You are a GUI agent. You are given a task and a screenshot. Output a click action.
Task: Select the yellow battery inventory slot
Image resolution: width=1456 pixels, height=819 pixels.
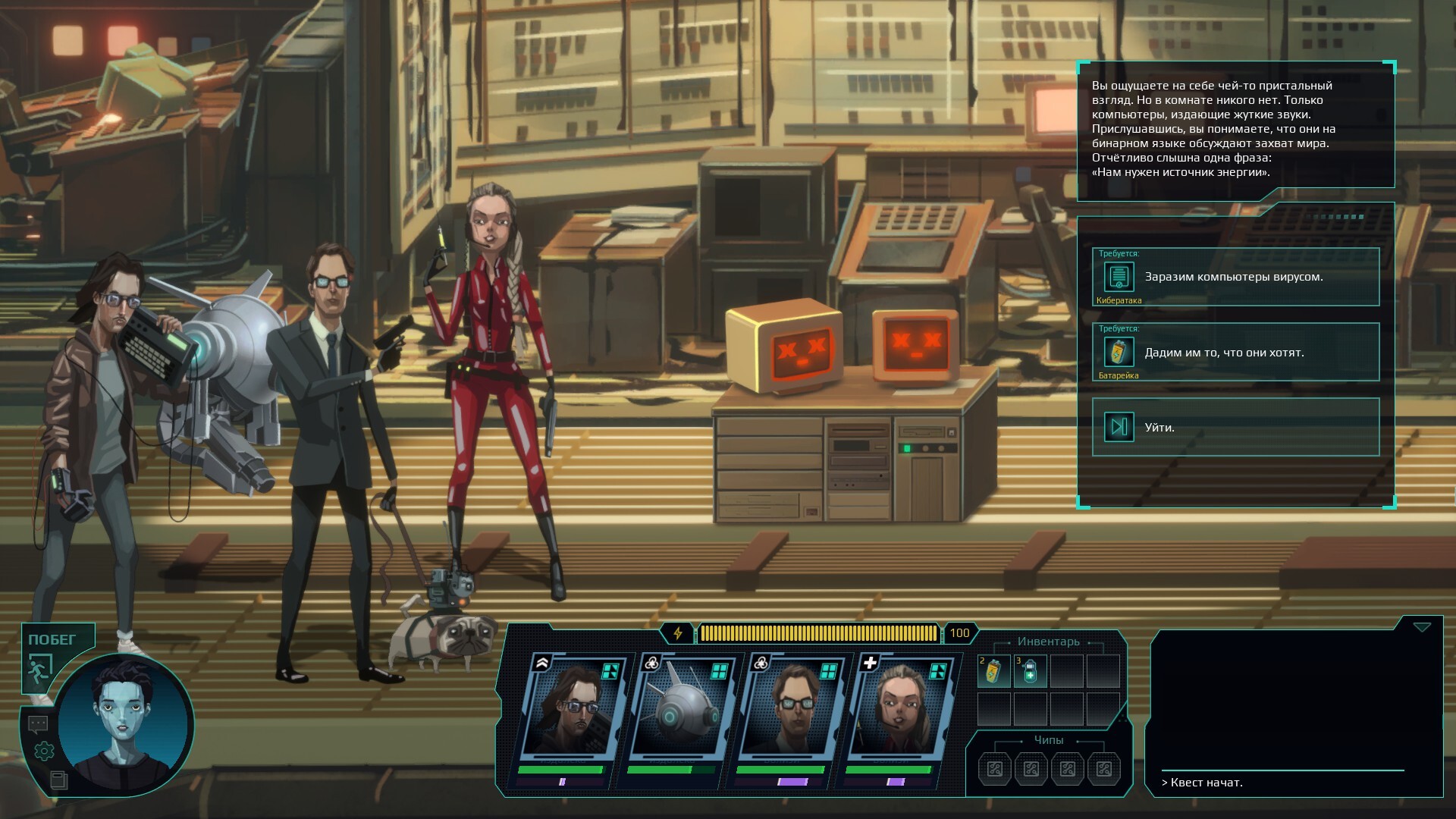[993, 672]
